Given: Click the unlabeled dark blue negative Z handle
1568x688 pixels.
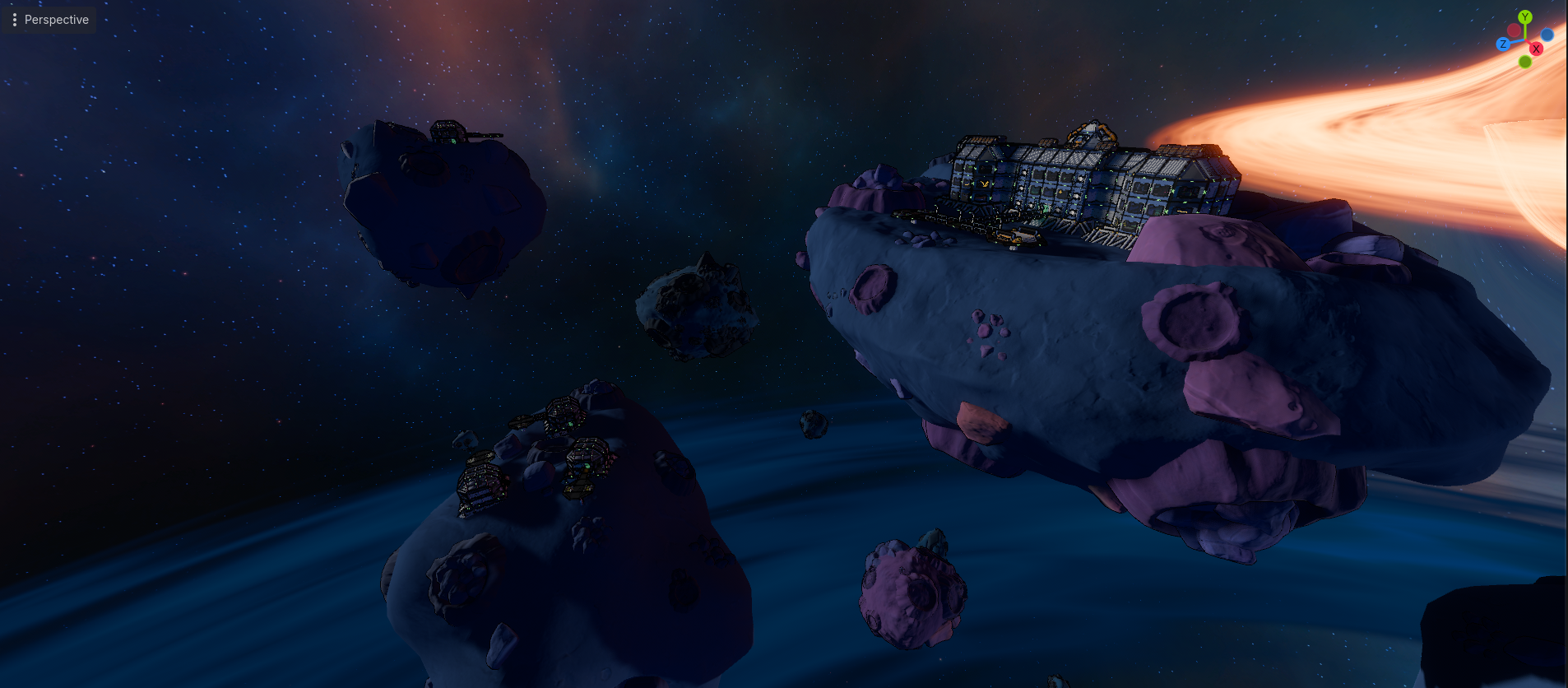Looking at the screenshot, I should click(1547, 35).
